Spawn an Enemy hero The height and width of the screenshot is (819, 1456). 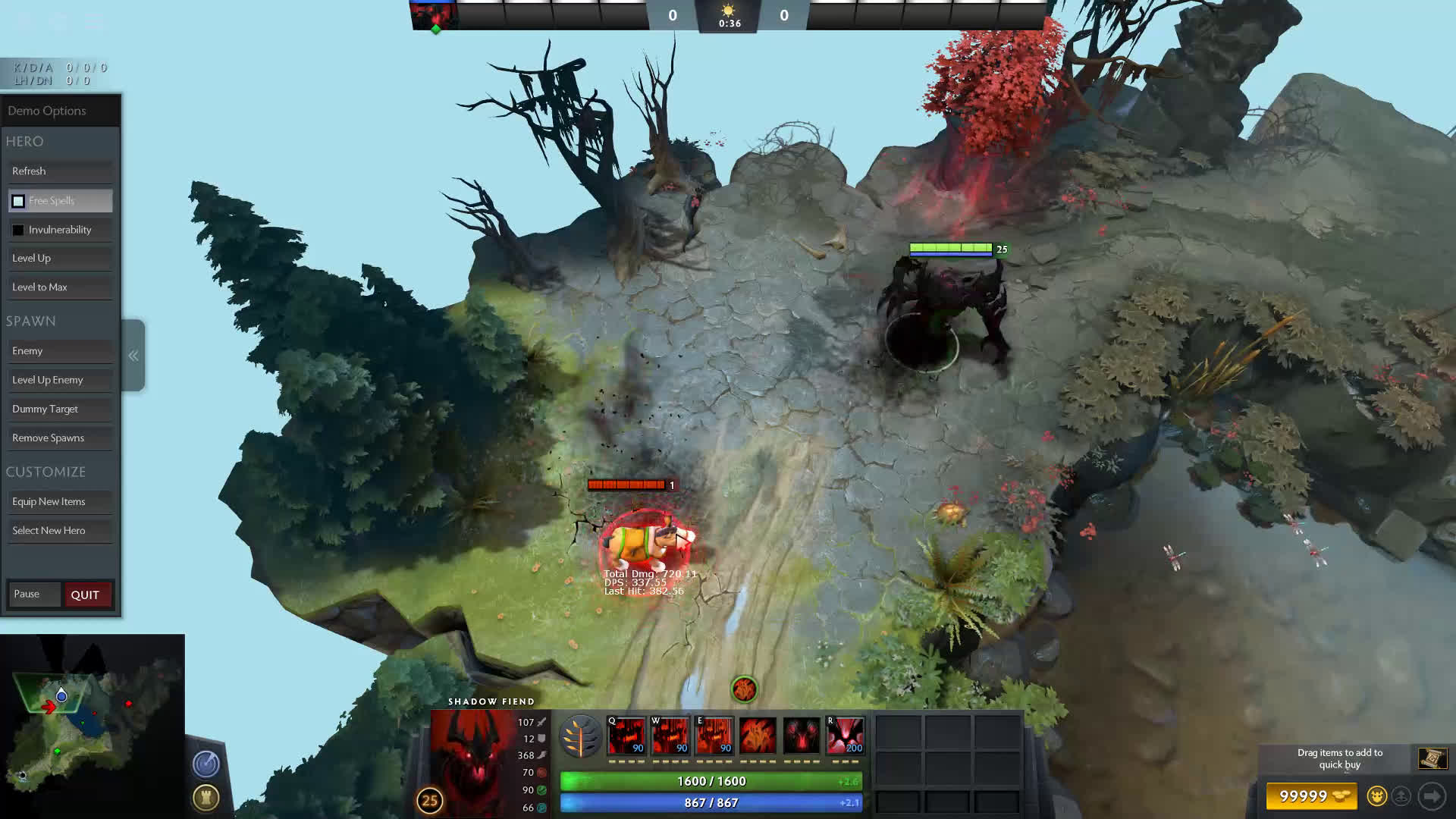(60, 351)
